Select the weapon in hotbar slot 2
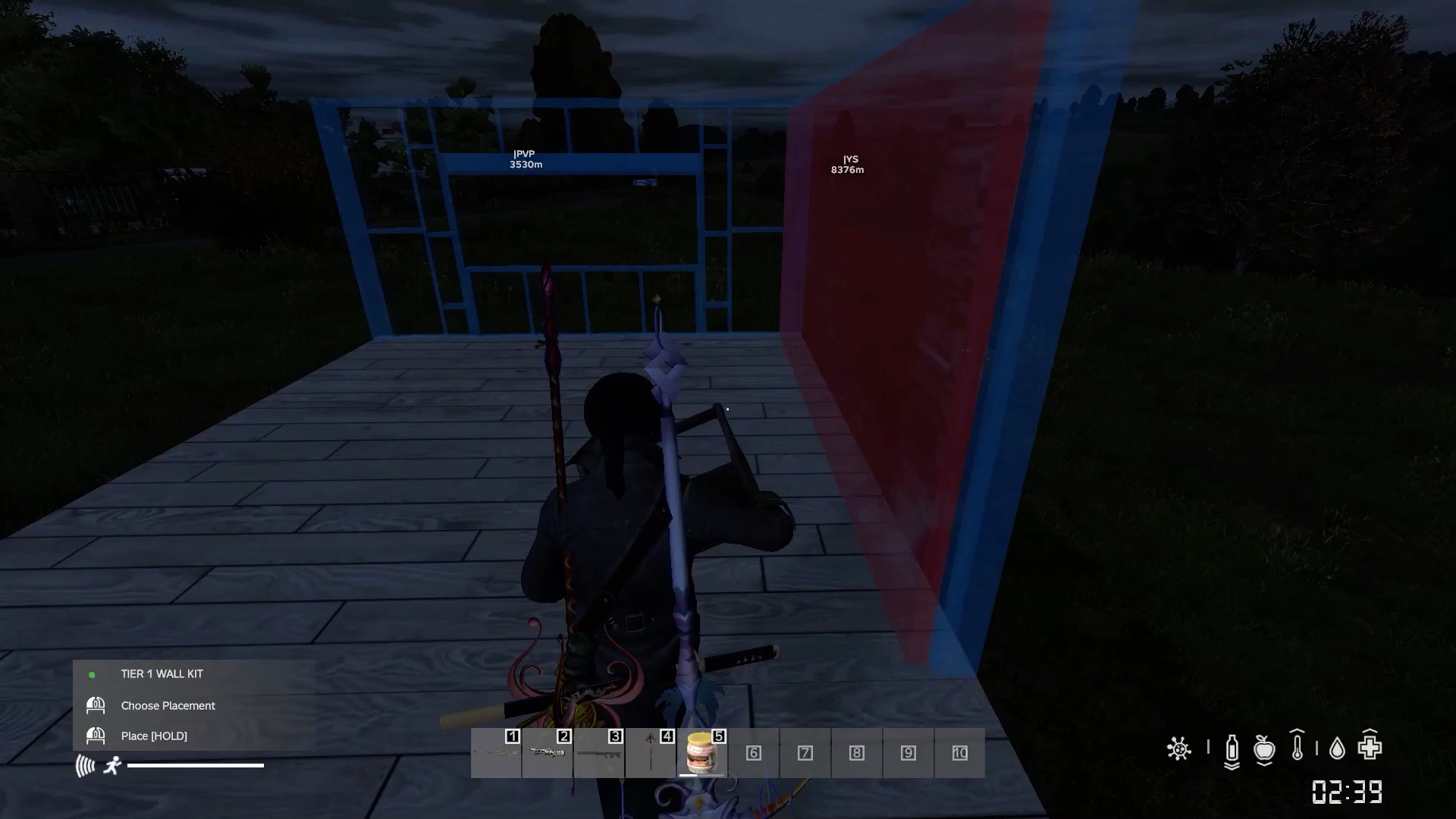Image resolution: width=1456 pixels, height=819 pixels. tap(548, 753)
